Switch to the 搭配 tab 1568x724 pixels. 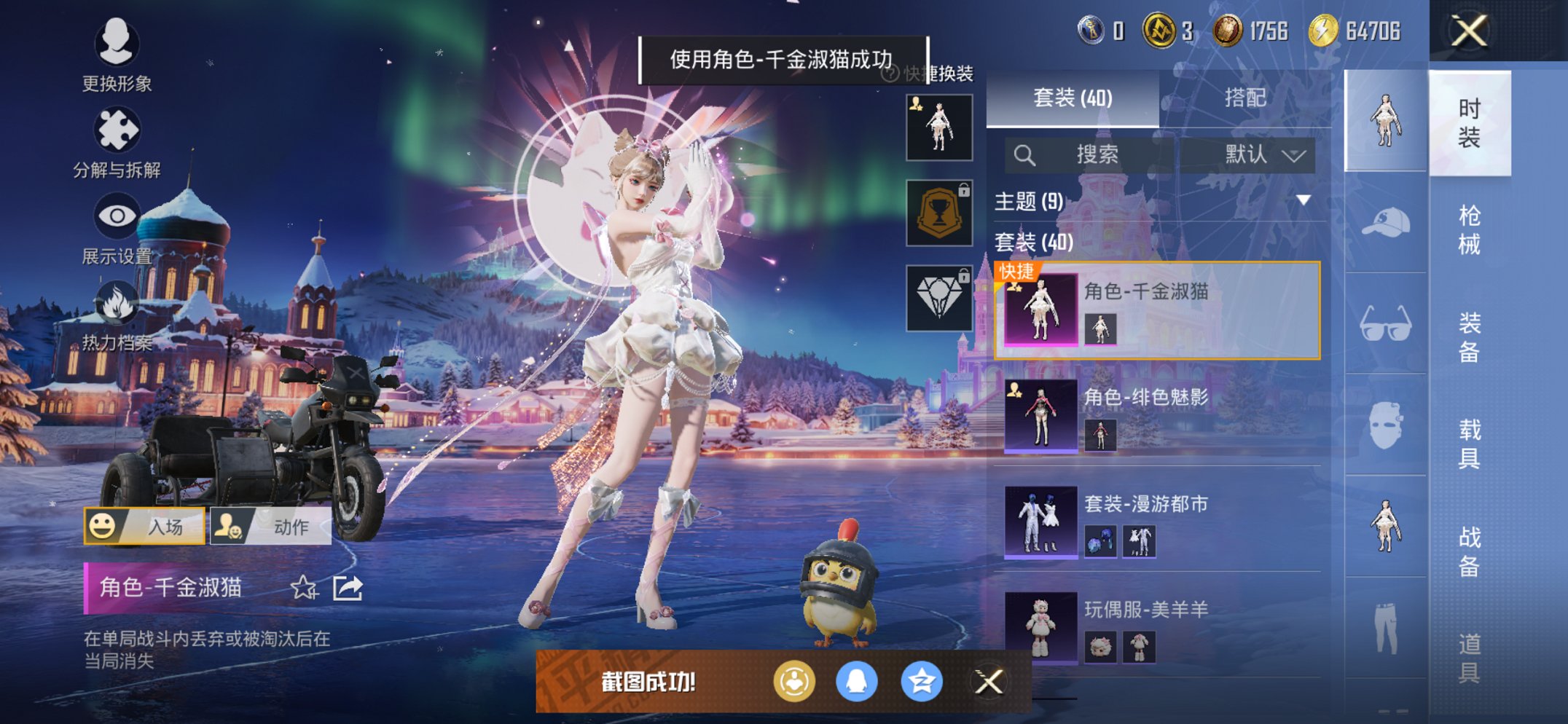click(x=1247, y=100)
